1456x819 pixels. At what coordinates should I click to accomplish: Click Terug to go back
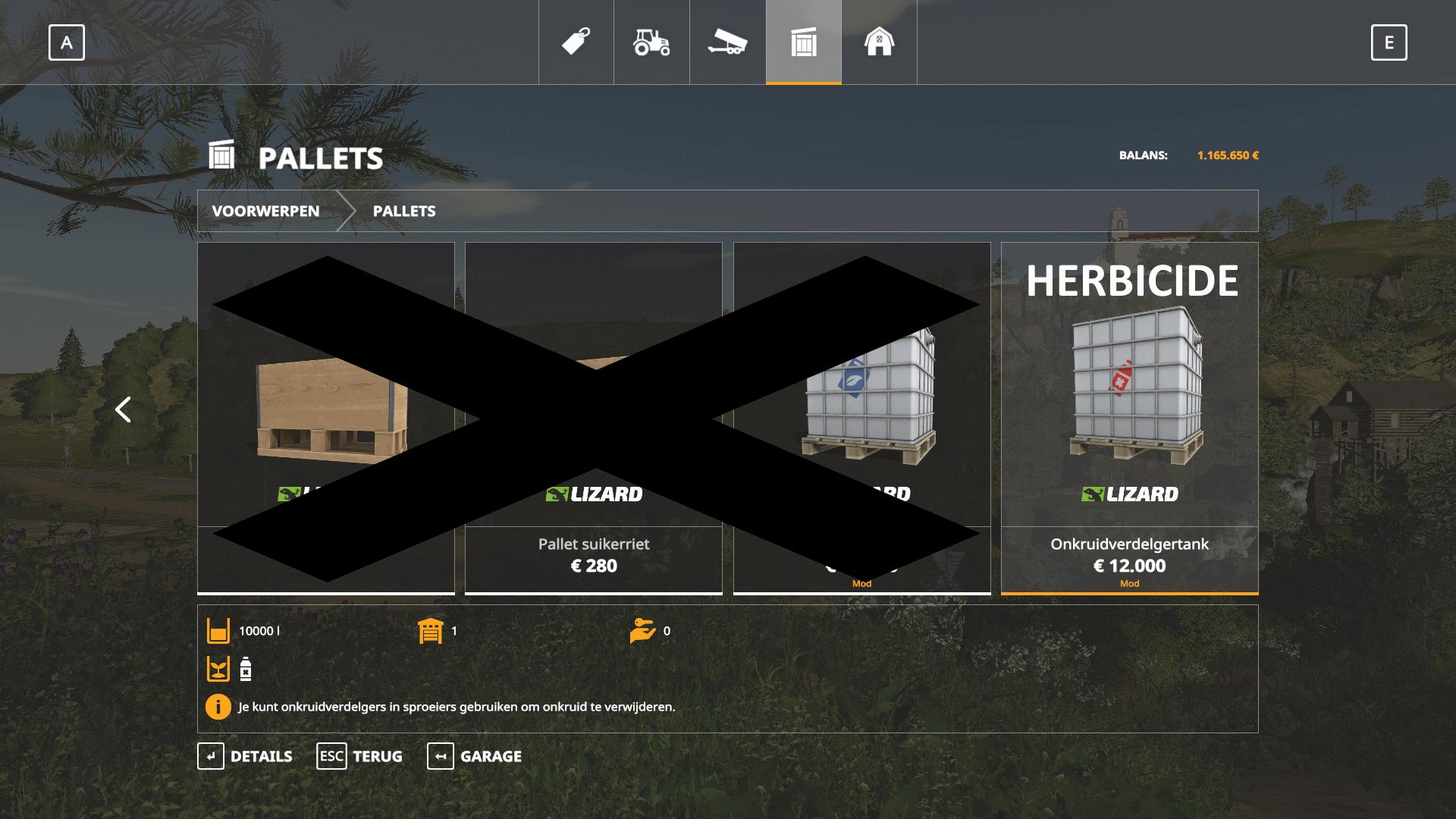coord(359,756)
